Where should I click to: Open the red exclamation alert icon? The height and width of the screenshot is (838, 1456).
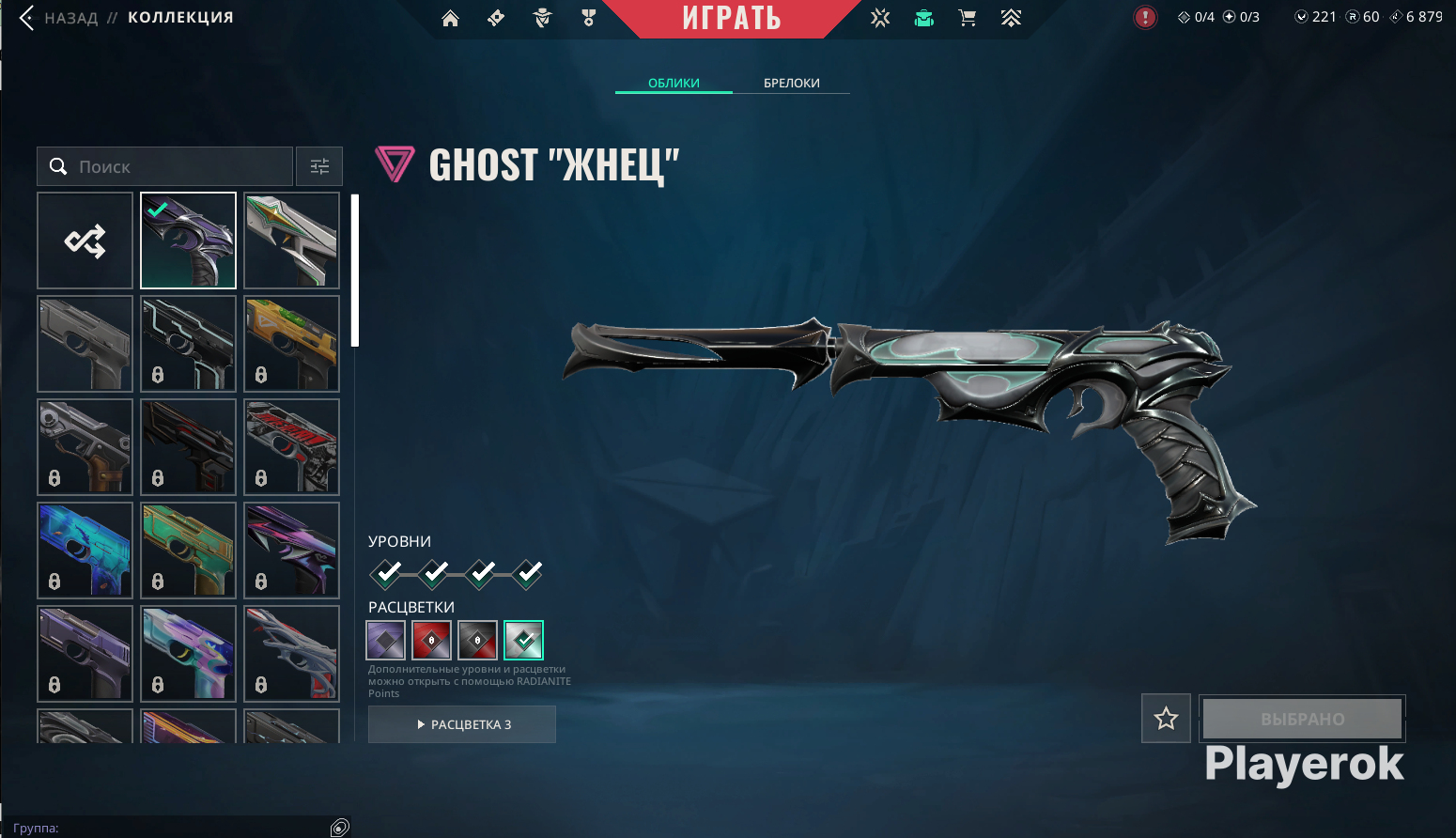(1145, 18)
